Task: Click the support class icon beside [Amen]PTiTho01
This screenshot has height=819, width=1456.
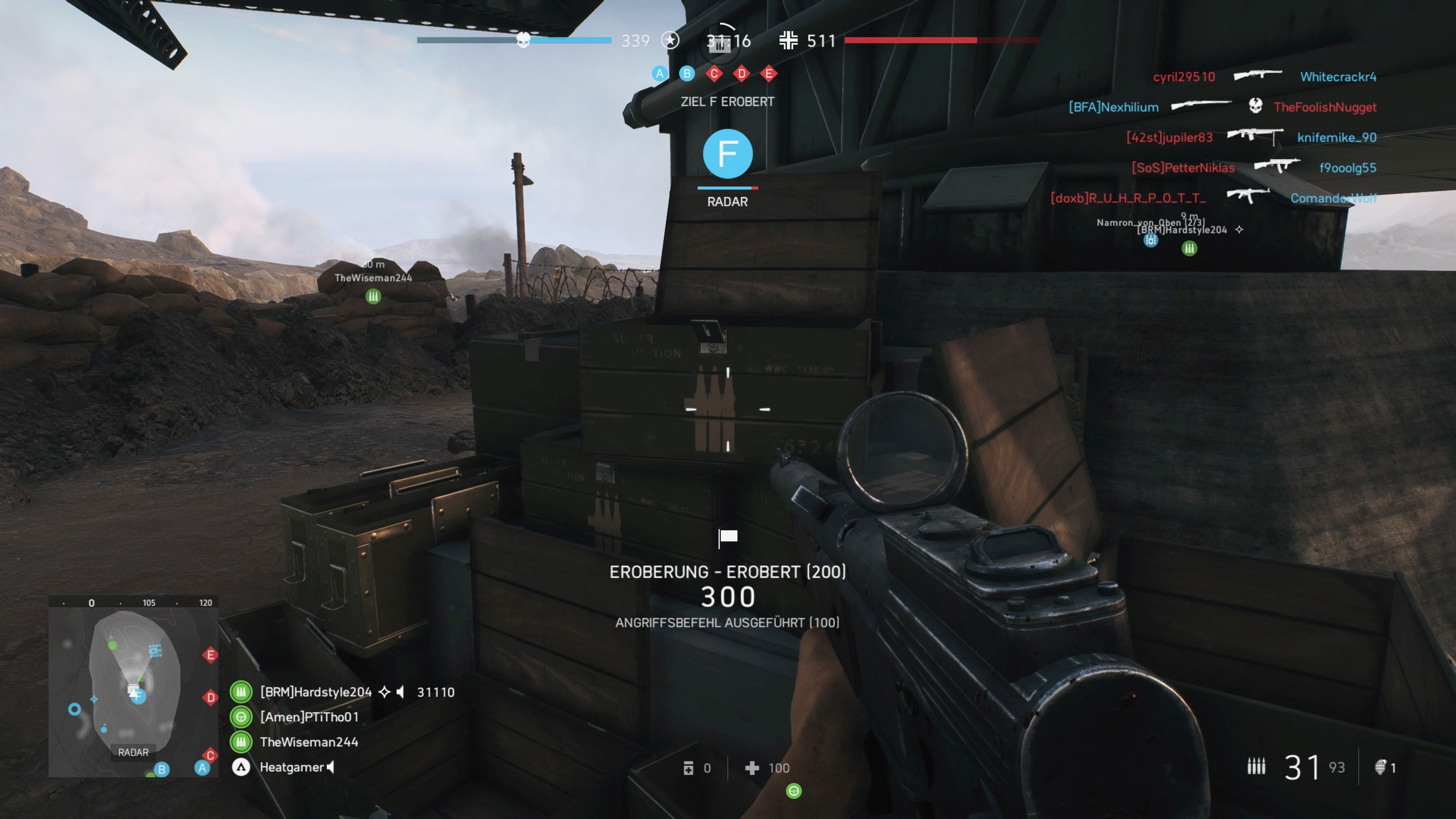Action: (242, 717)
